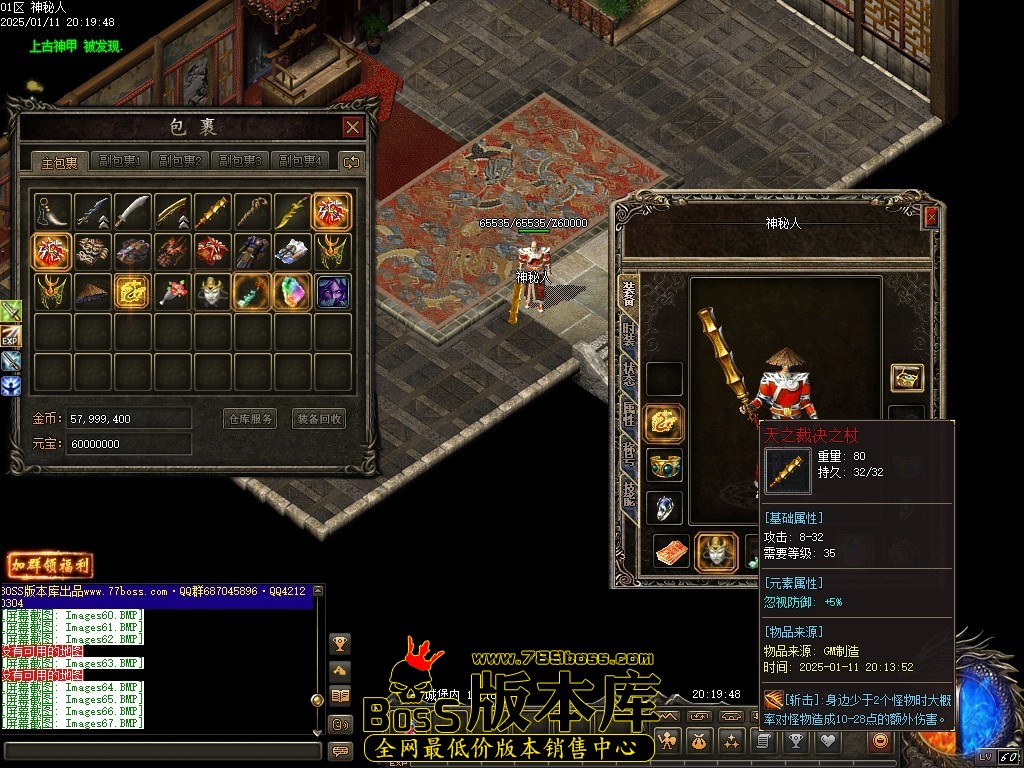Open the money bag icon on bottom bar
This screenshot has height=768, width=1024.
[x=700, y=741]
